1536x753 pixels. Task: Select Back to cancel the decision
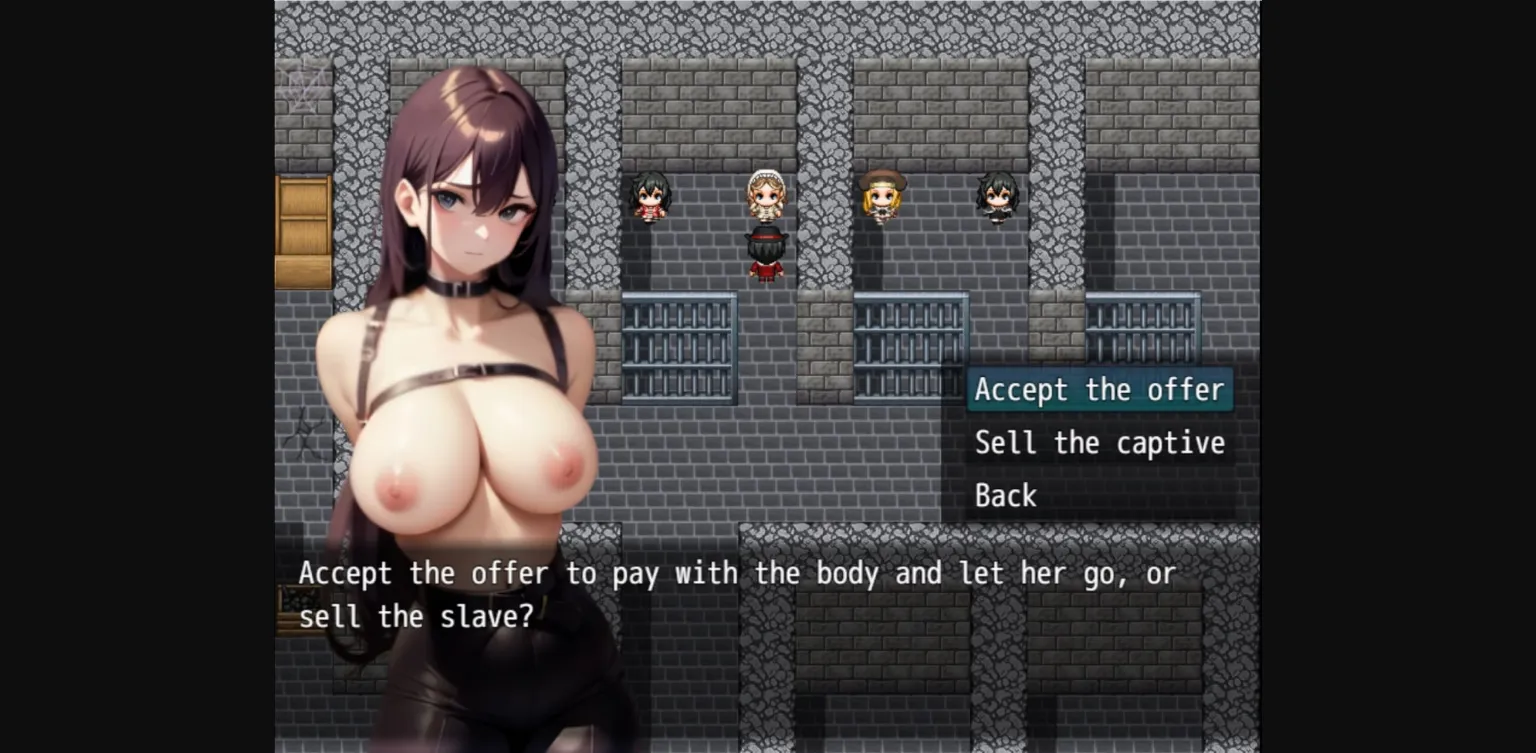[x=1004, y=495]
